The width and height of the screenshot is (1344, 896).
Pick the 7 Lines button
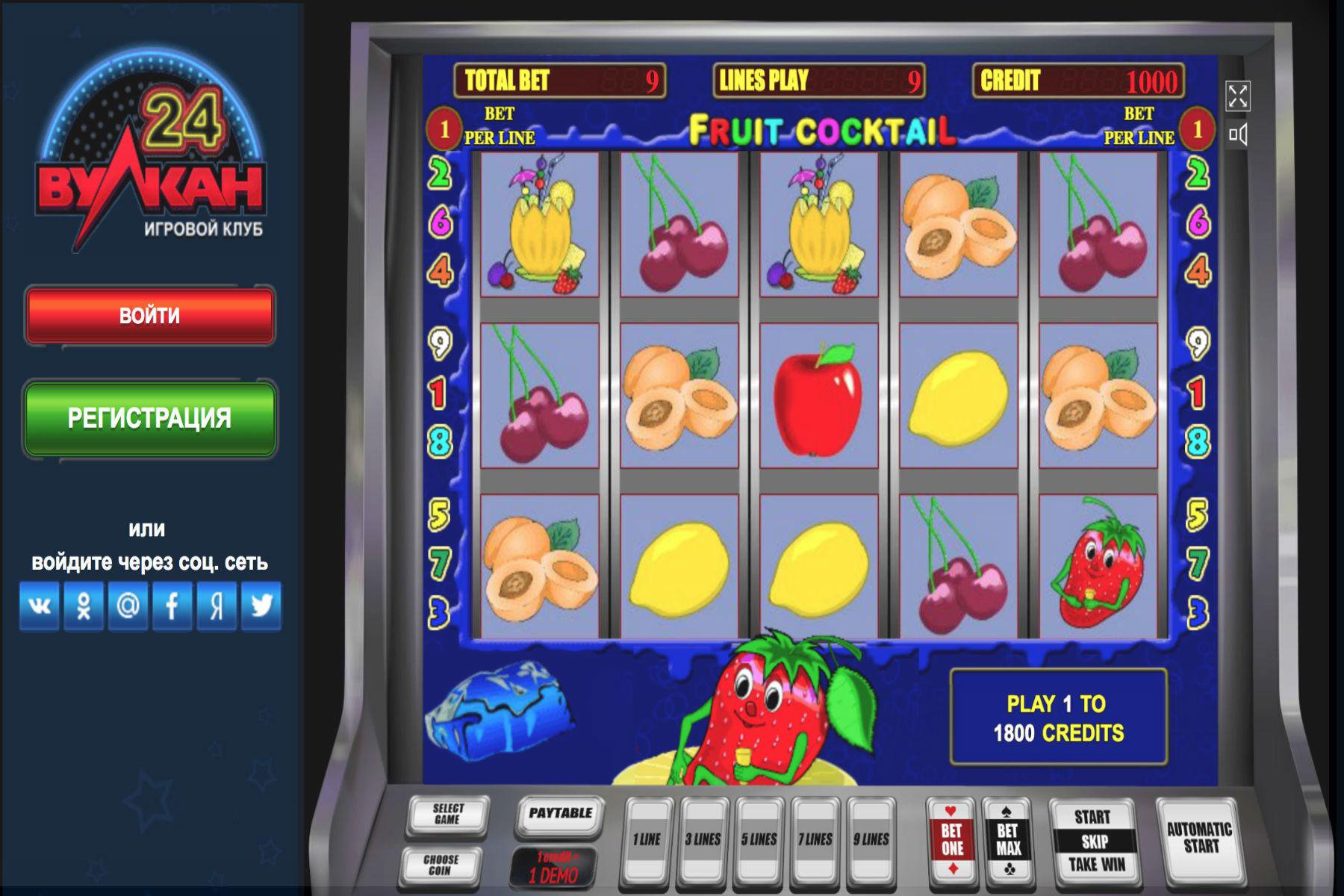[815, 840]
